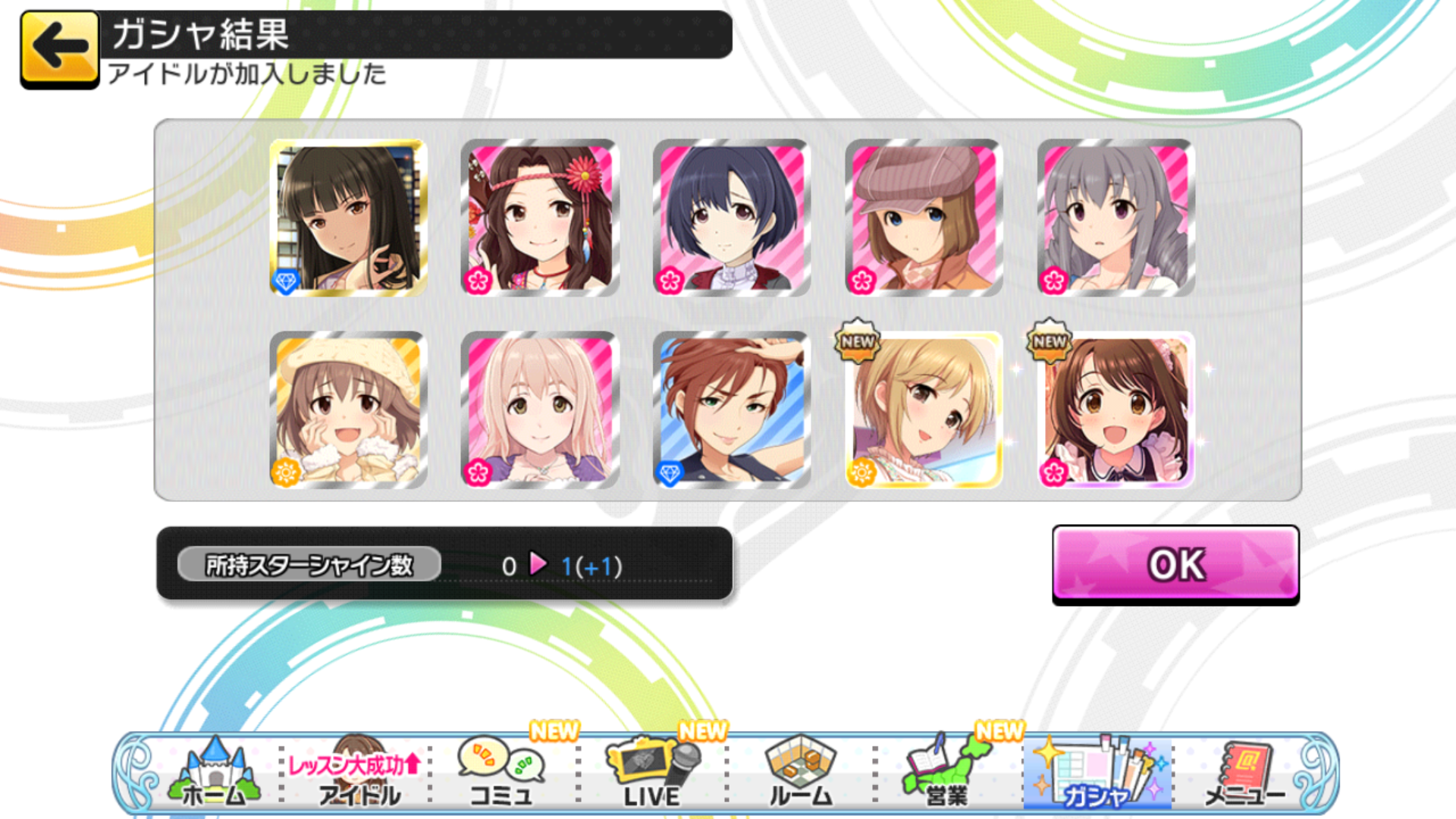
Task: Select the idol with the red flower headband
Action: (540, 218)
